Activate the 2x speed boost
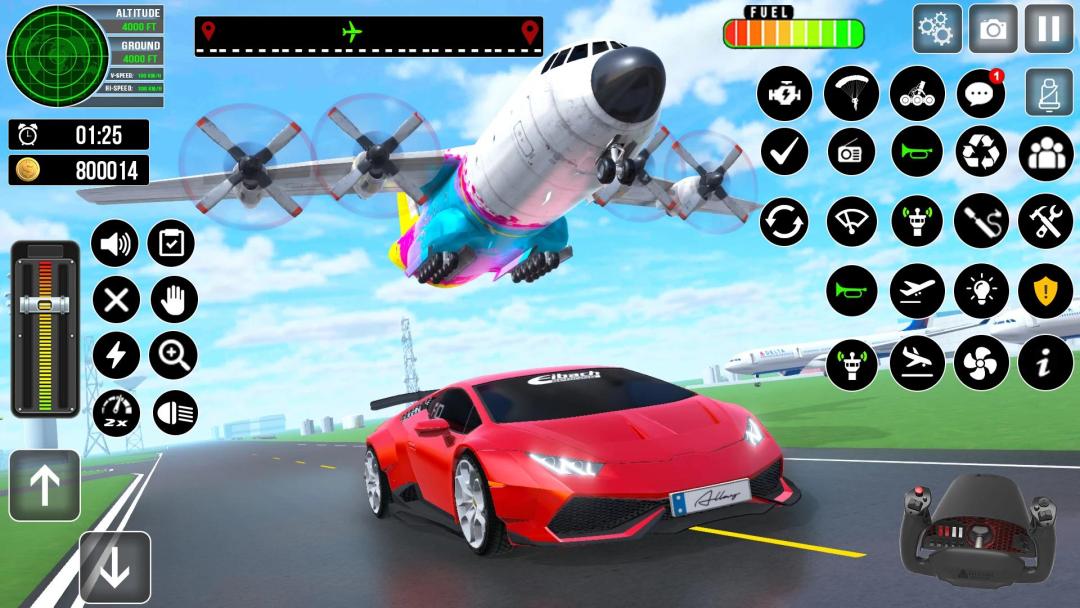 (x=116, y=412)
